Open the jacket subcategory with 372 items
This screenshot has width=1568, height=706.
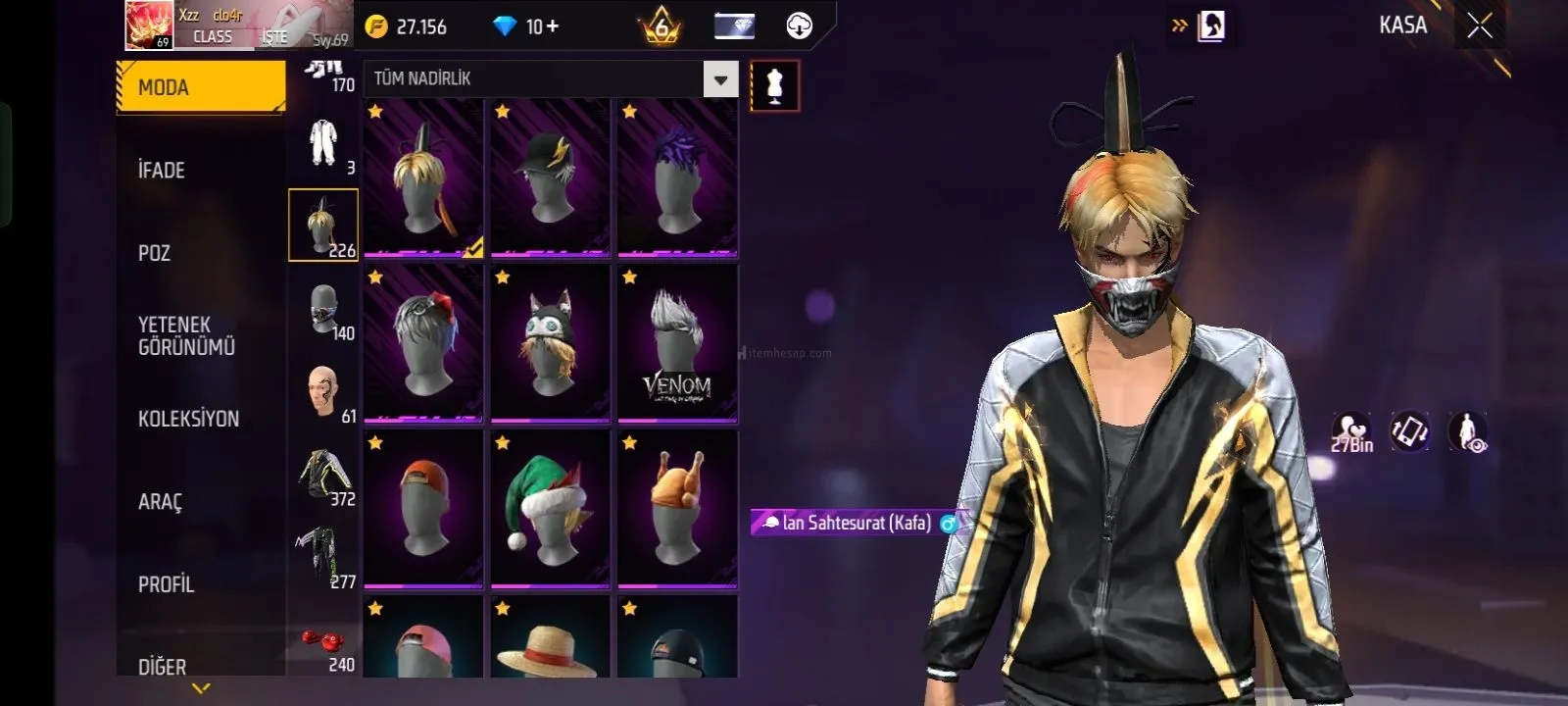point(323,476)
